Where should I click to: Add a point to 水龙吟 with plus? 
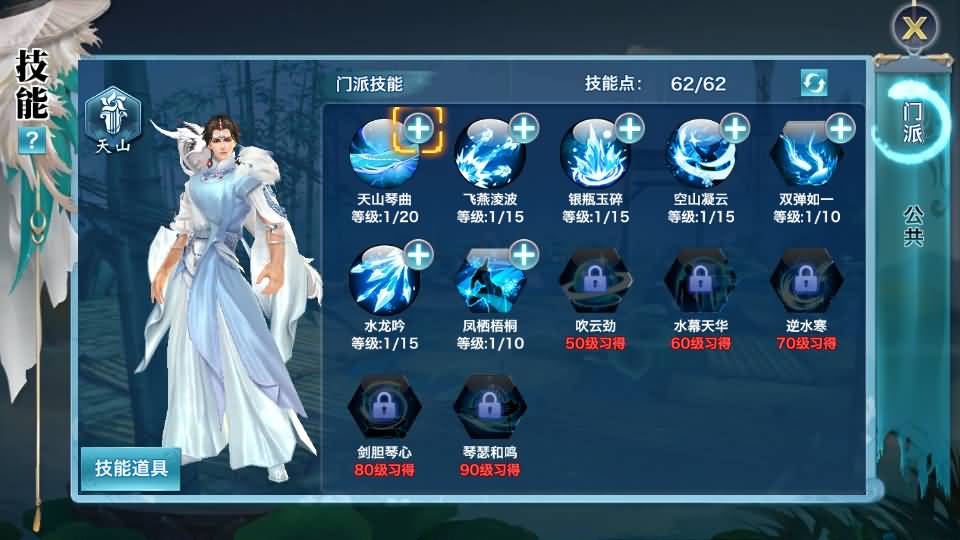click(418, 255)
